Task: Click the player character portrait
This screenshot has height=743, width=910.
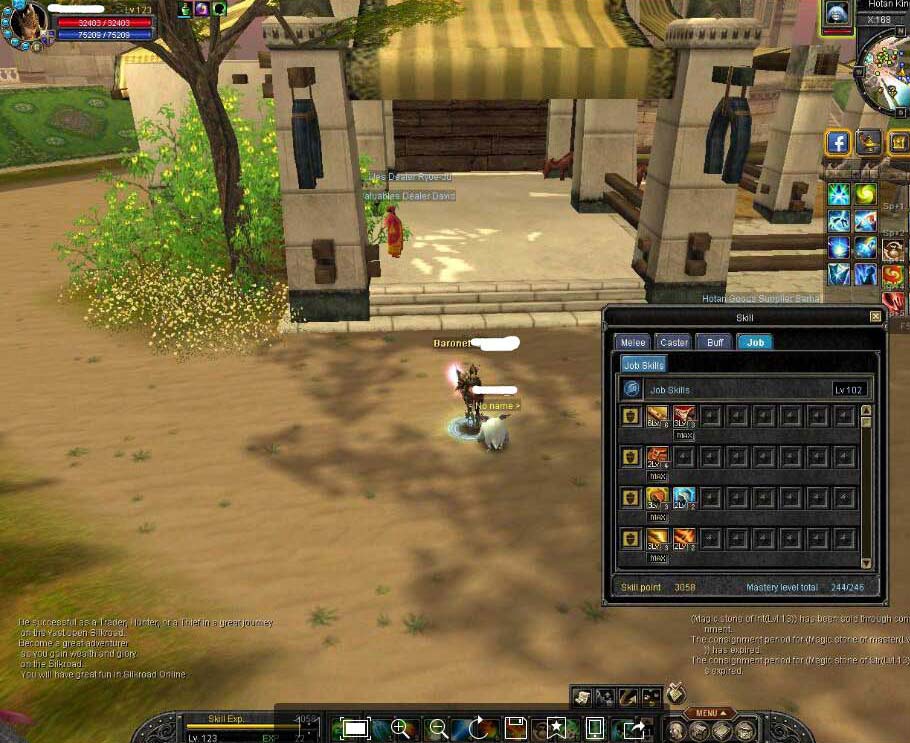Action: 27,22
